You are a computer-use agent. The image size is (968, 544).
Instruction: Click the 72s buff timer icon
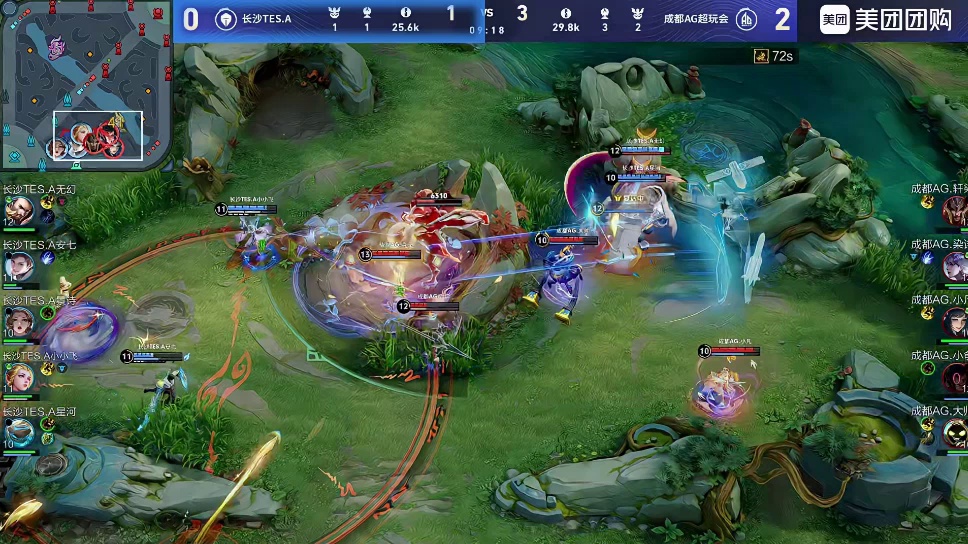point(761,56)
